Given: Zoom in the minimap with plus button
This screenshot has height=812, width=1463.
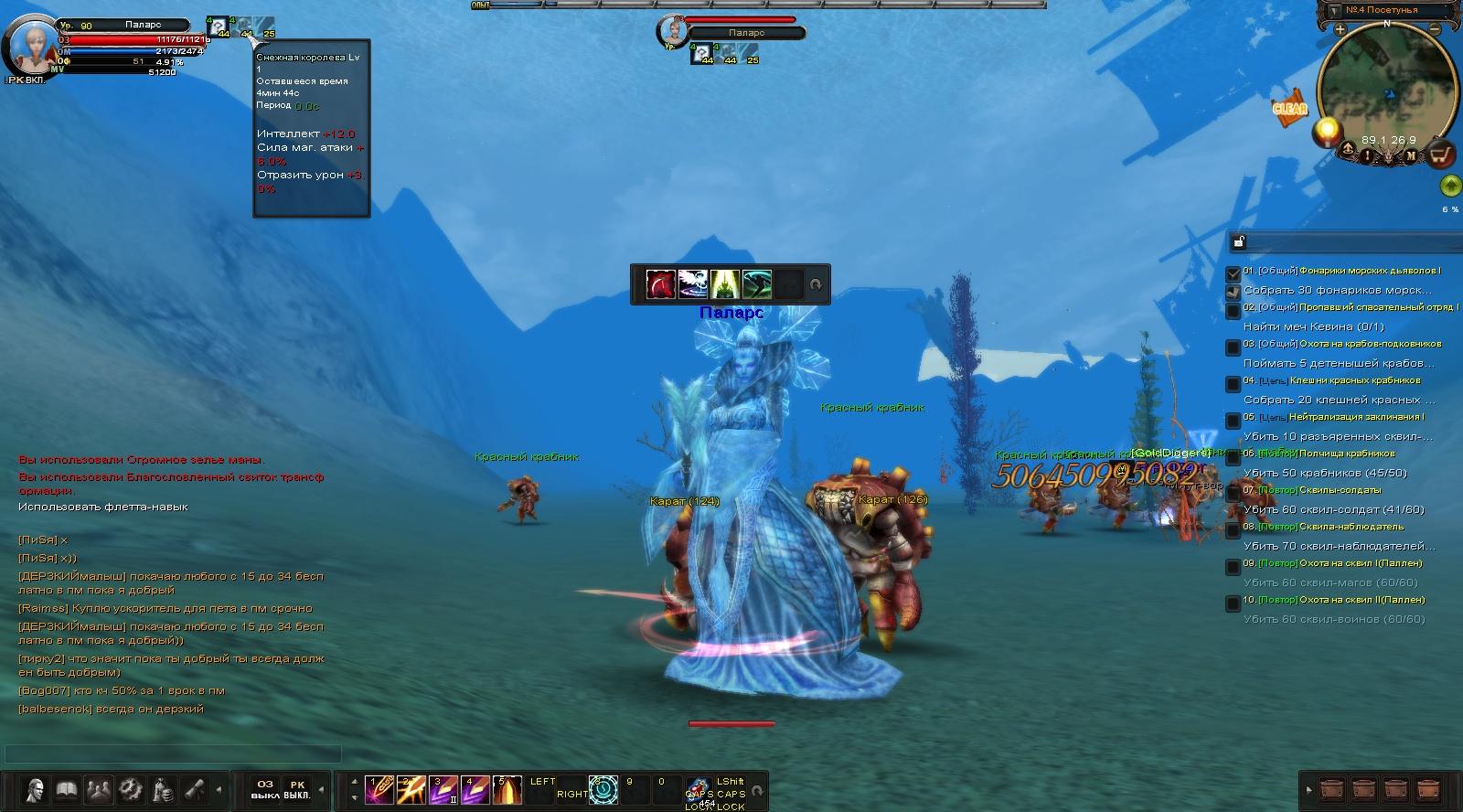Looking at the screenshot, I should click(1340, 29).
